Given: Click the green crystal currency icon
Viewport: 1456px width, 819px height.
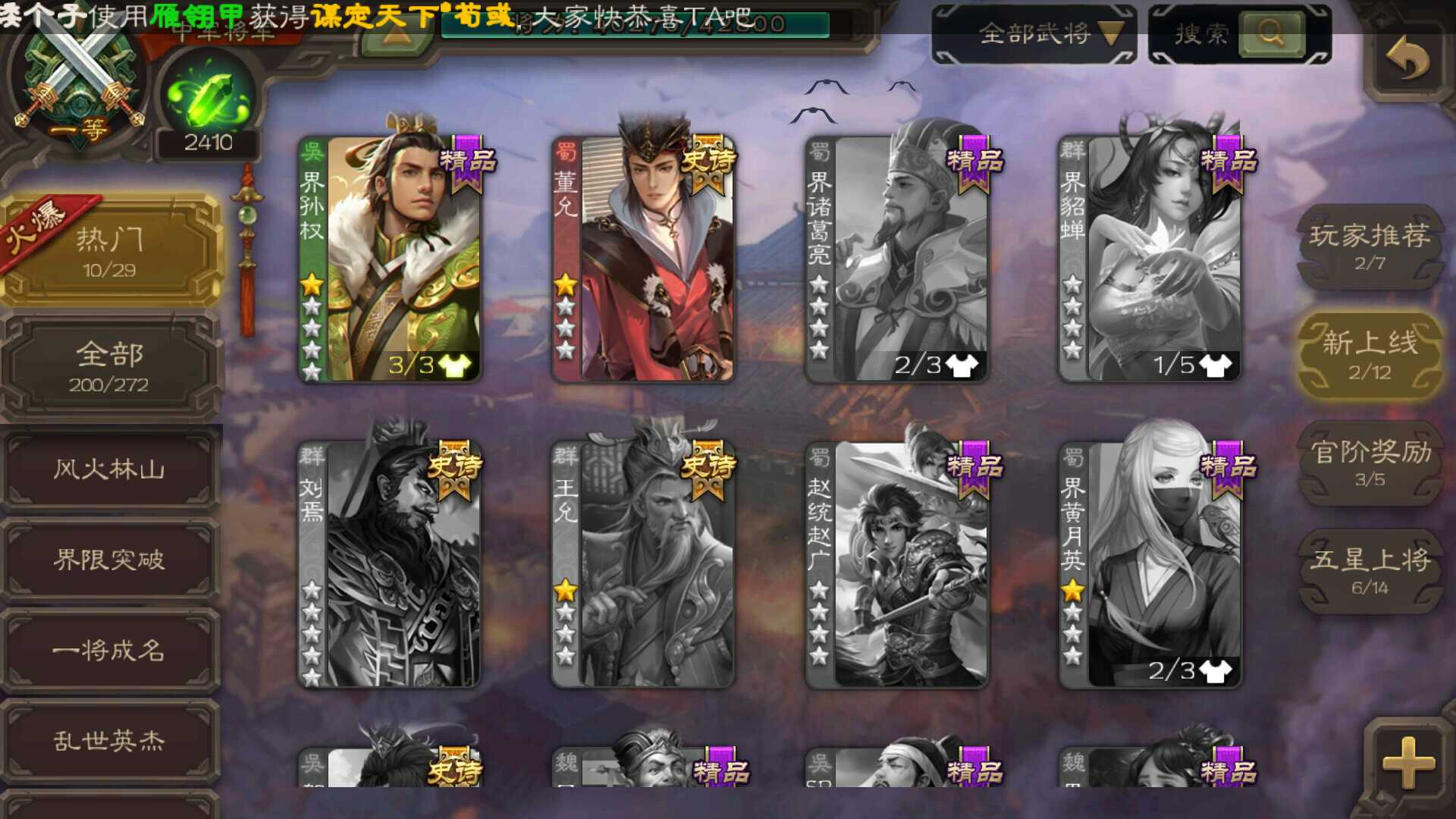Looking at the screenshot, I should (x=206, y=95).
